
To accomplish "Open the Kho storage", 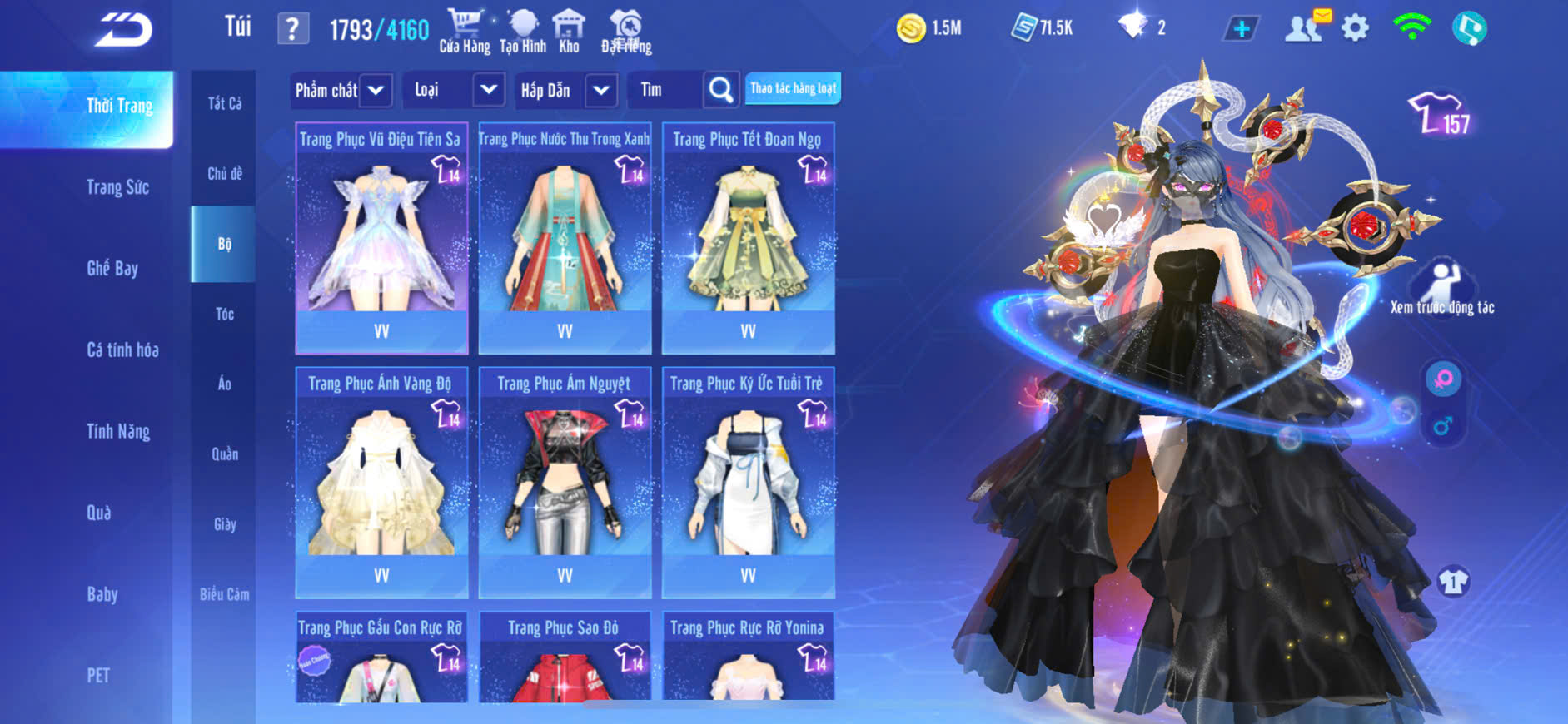I will 569,32.
